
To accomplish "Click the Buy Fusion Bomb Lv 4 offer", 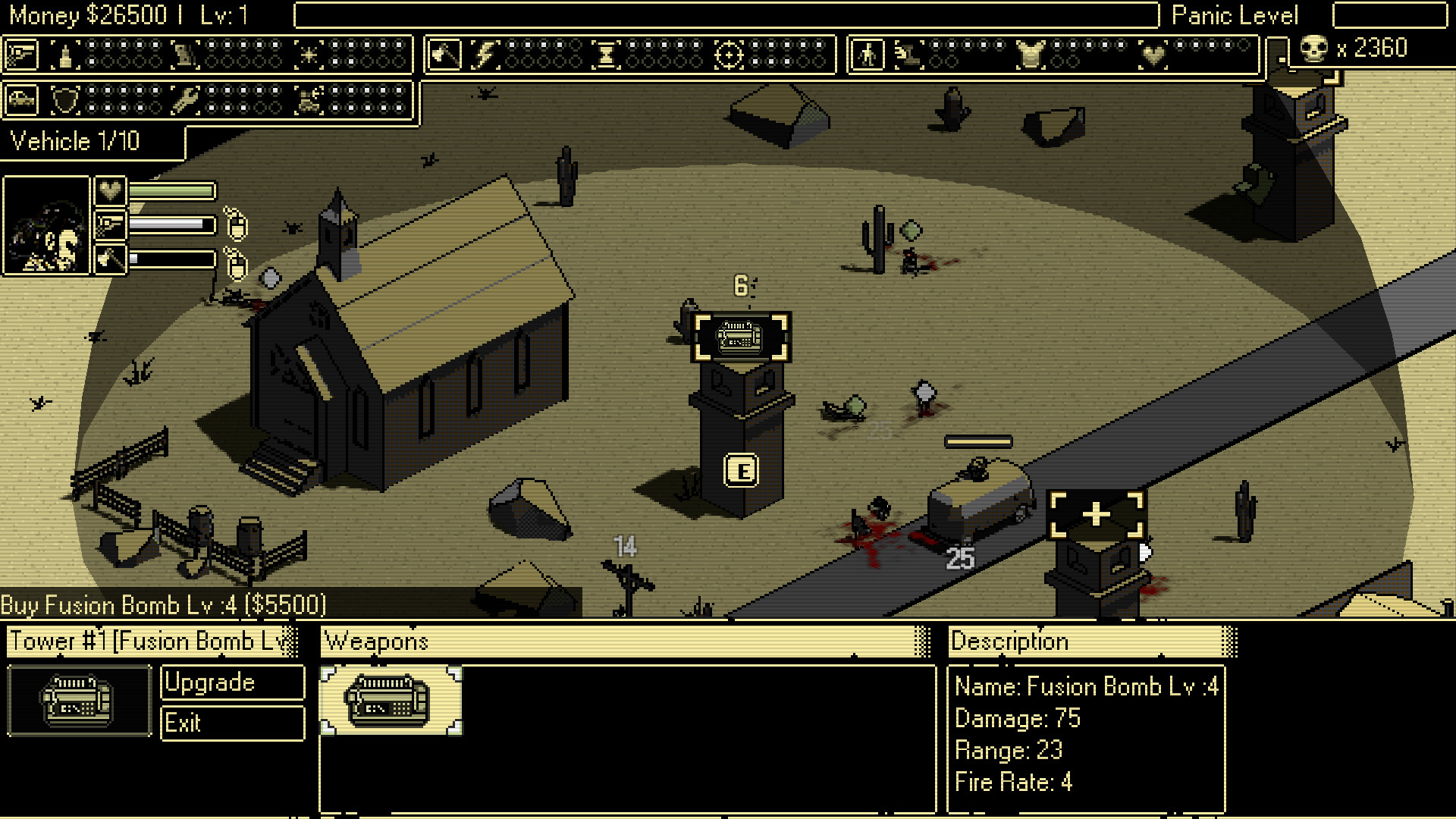I will tap(163, 605).
